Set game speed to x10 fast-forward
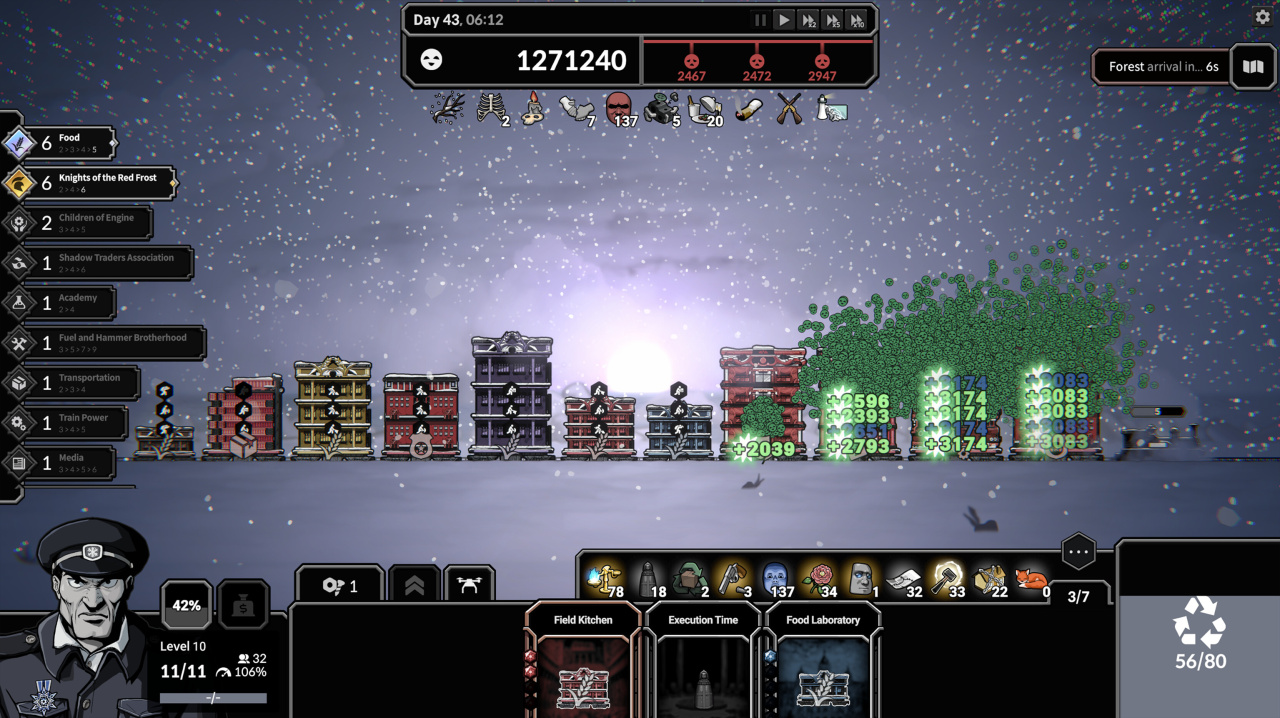The height and width of the screenshot is (718, 1280). click(856, 20)
